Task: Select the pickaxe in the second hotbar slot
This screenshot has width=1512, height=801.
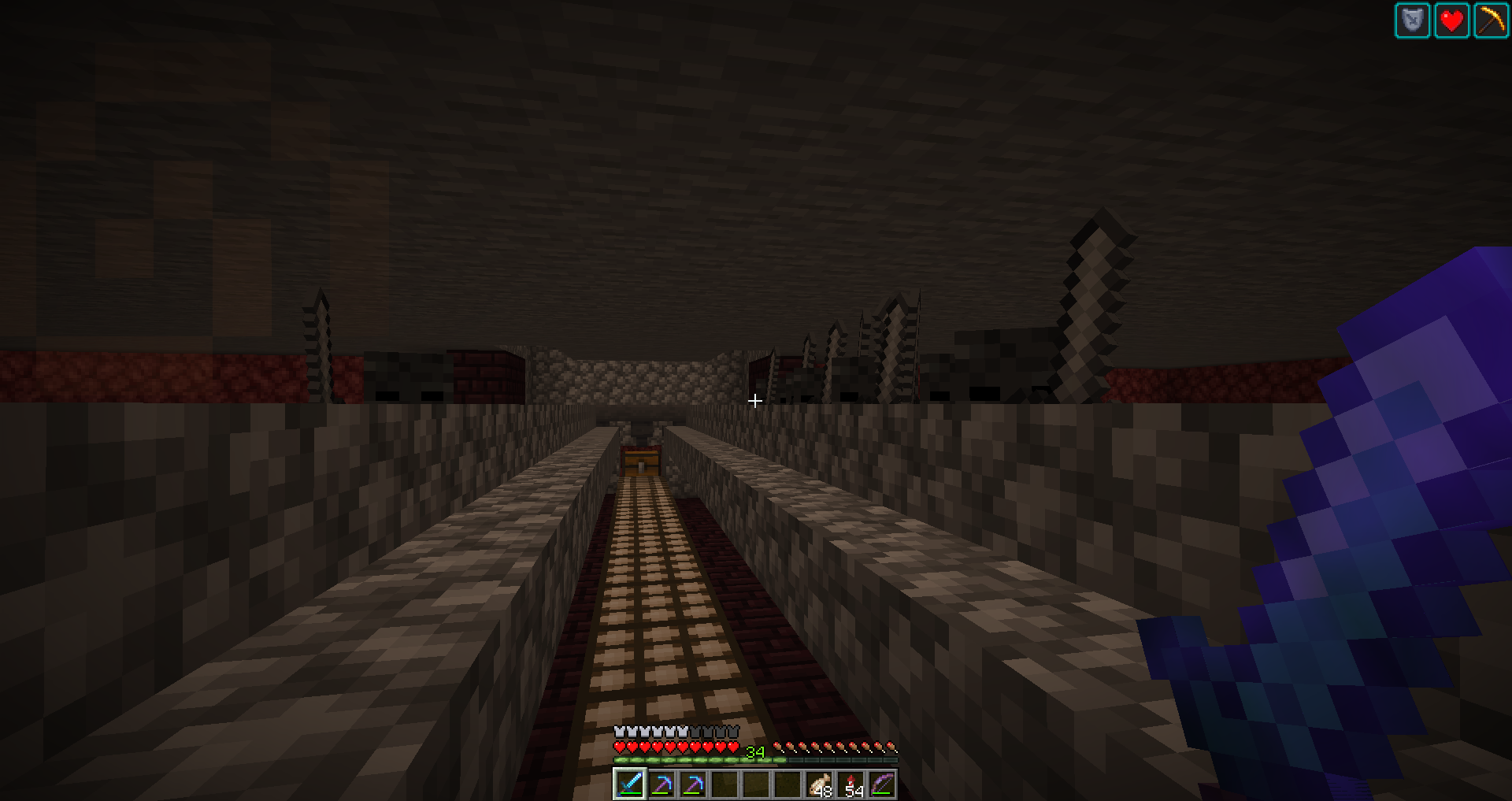Action: (664, 784)
